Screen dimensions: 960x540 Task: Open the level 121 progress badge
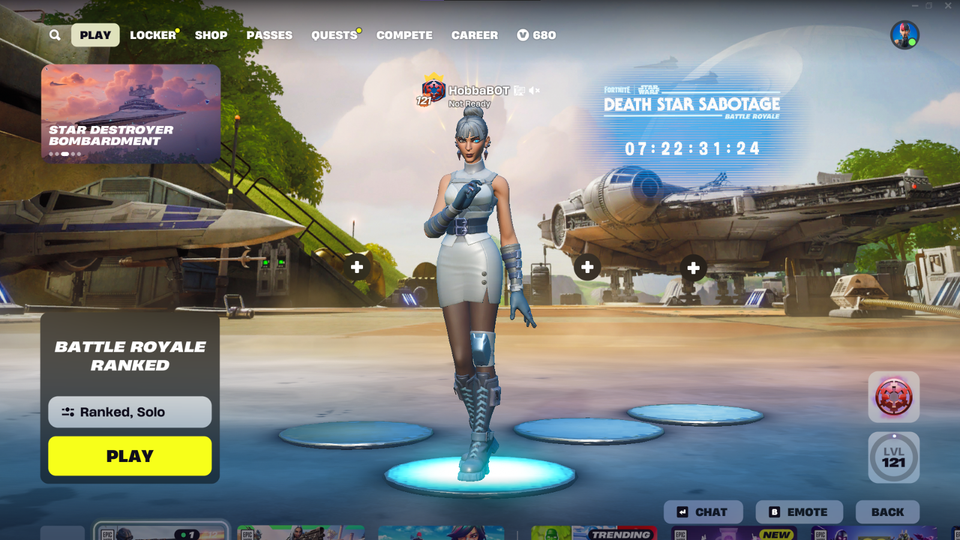click(893, 457)
